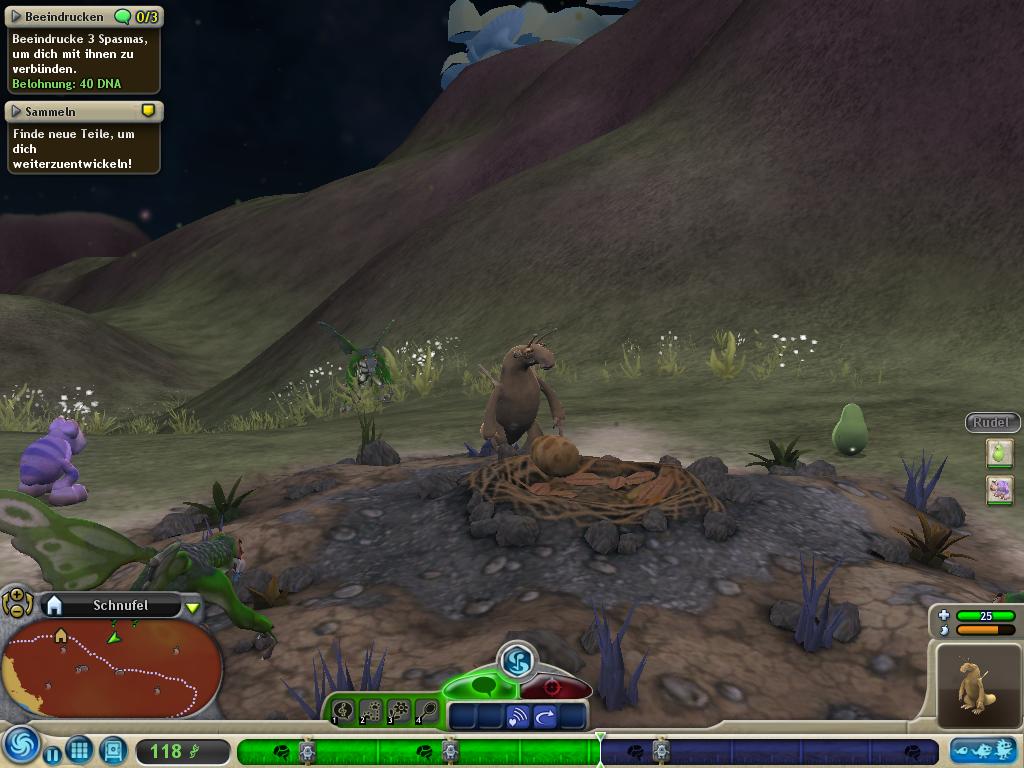Activate the mating call heart ability
The height and width of the screenshot is (768, 1024).
pyautogui.click(x=517, y=717)
